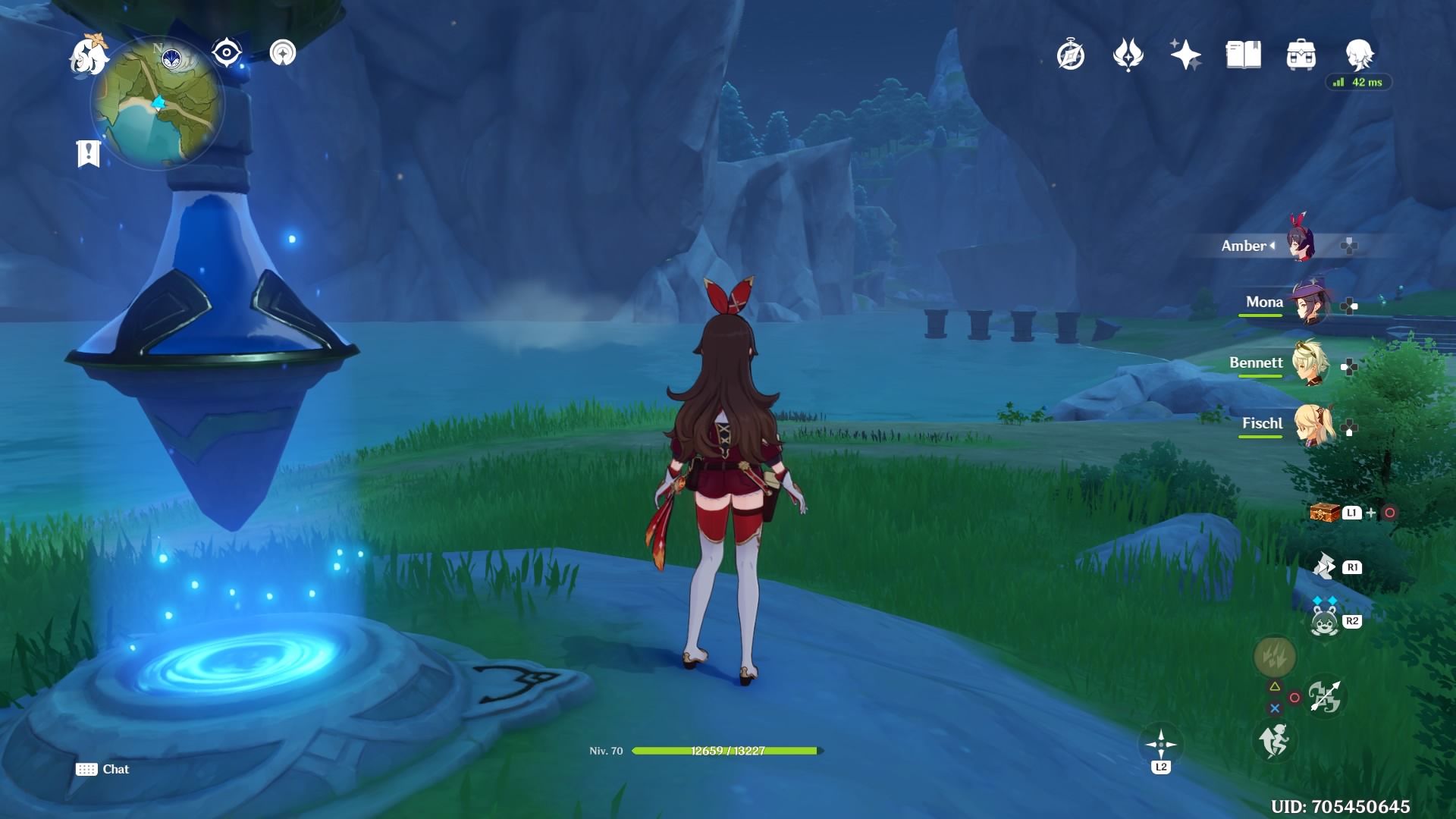Open the circular minimap
This screenshot has width=1456, height=819.
[x=158, y=103]
